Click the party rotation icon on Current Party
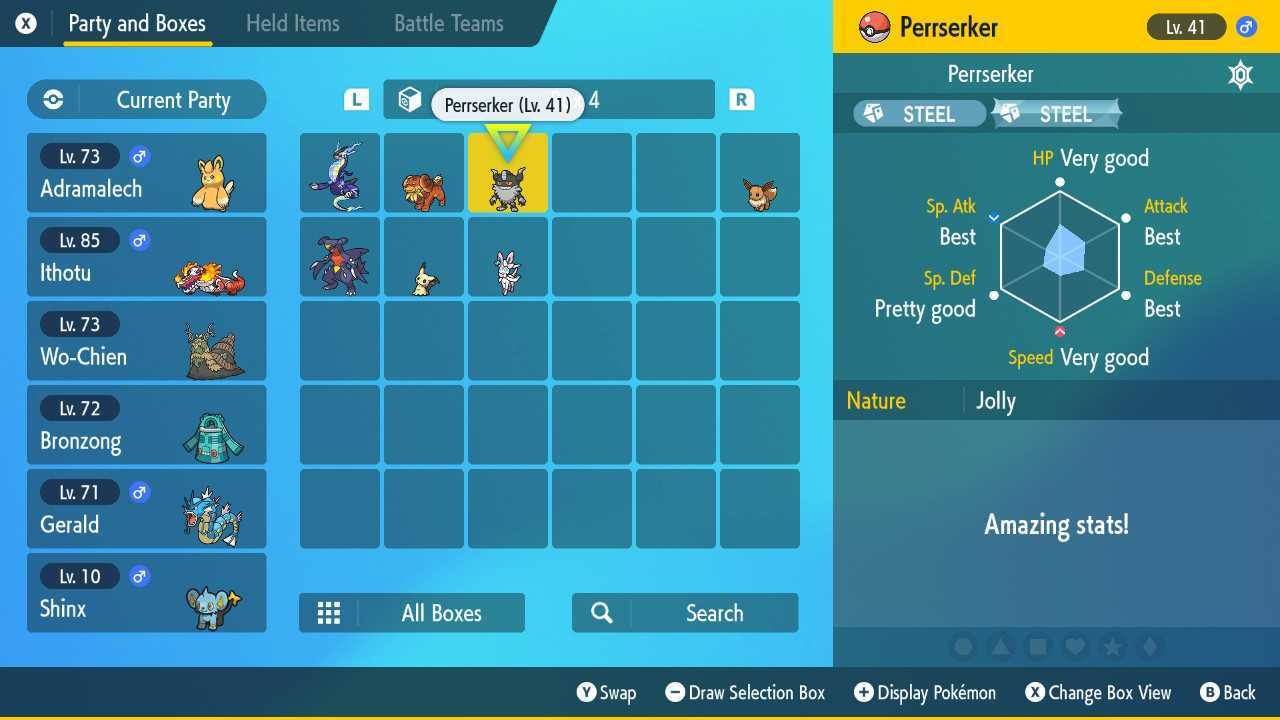 pos(51,99)
